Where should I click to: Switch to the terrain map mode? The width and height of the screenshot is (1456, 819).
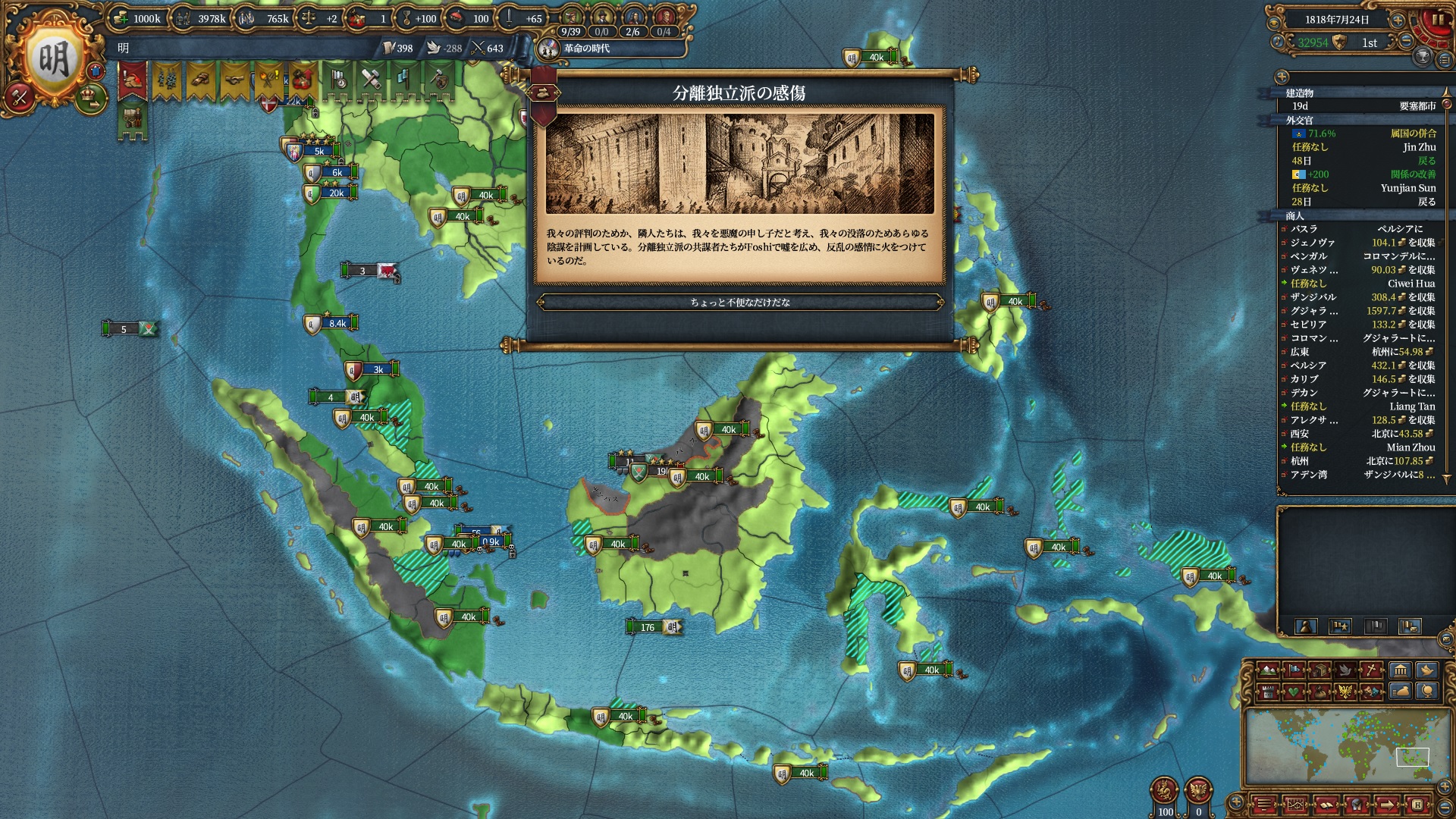(x=1268, y=670)
